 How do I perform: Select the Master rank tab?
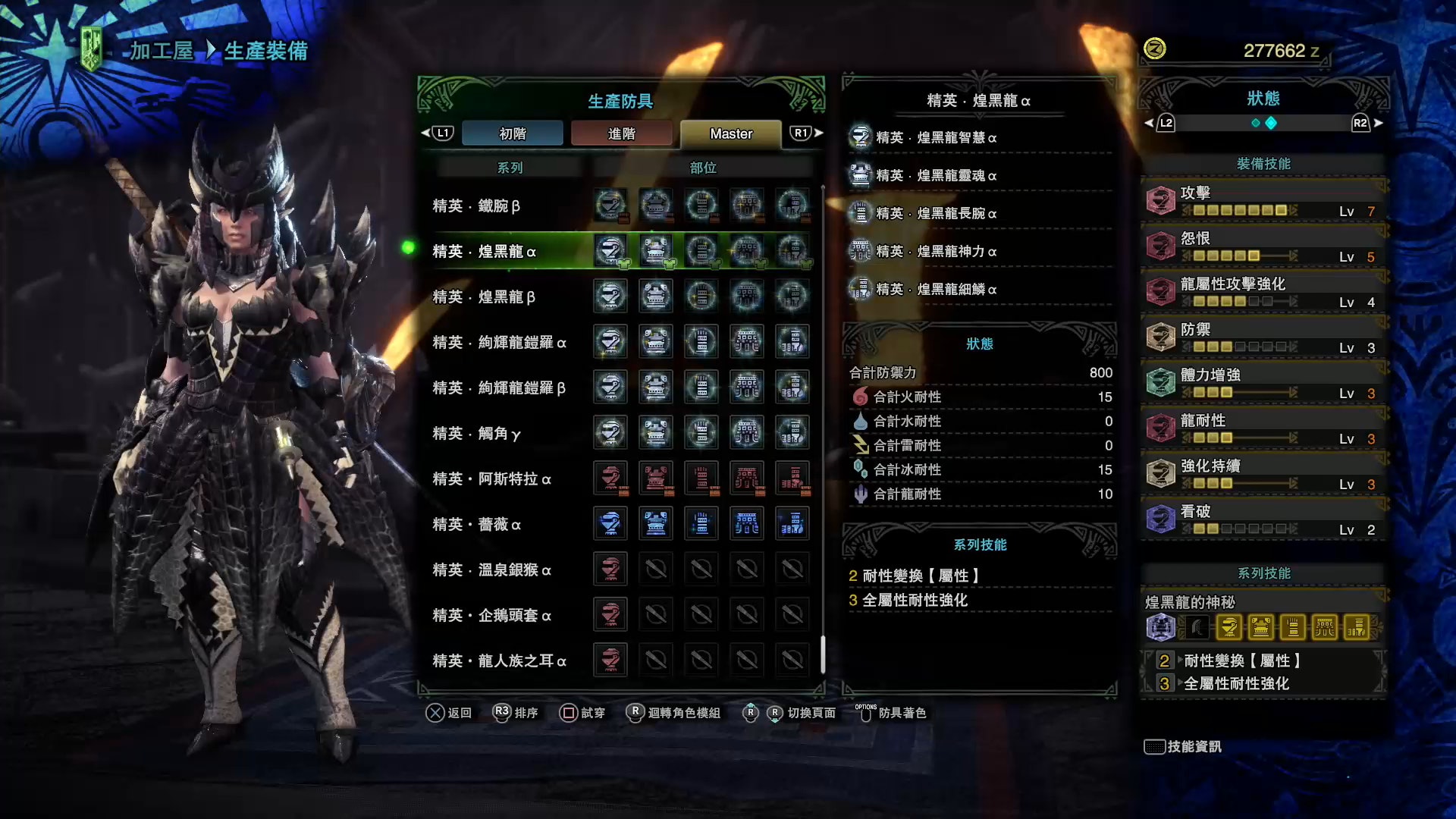pyautogui.click(x=730, y=133)
